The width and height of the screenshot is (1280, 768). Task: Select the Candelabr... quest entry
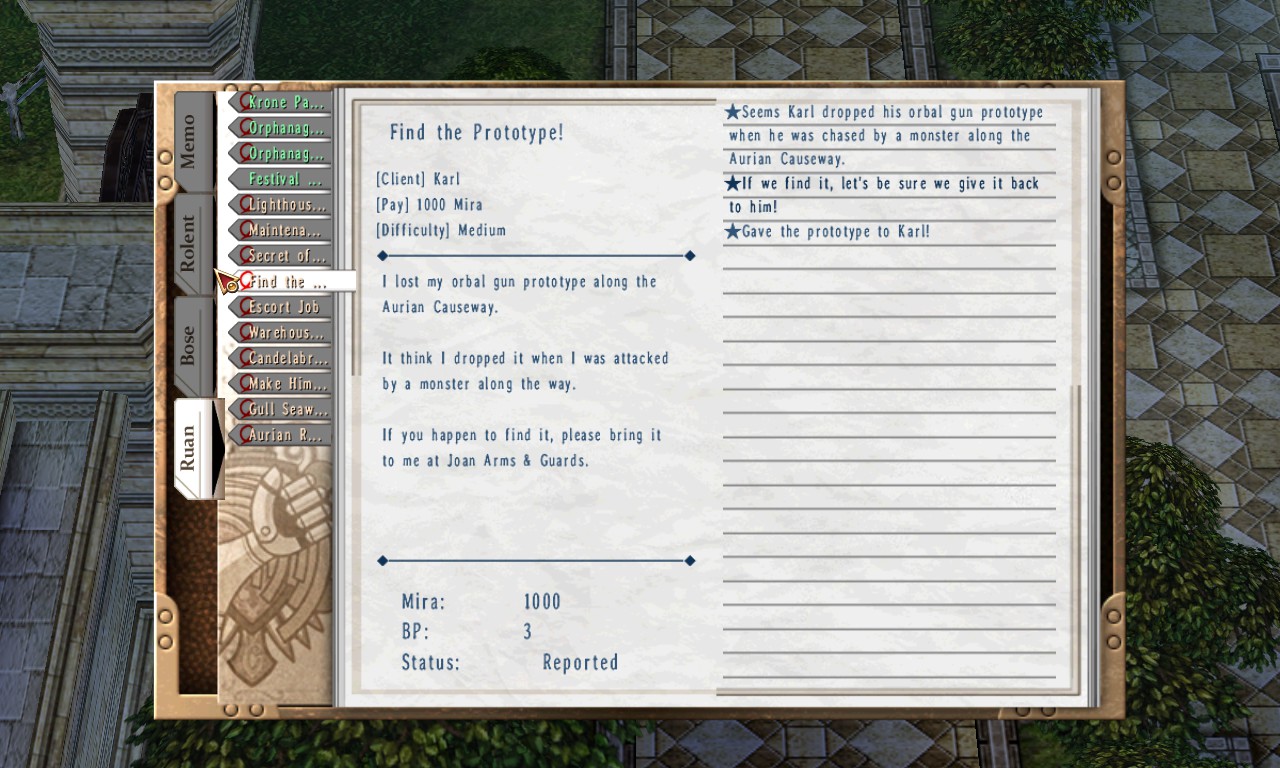point(284,358)
